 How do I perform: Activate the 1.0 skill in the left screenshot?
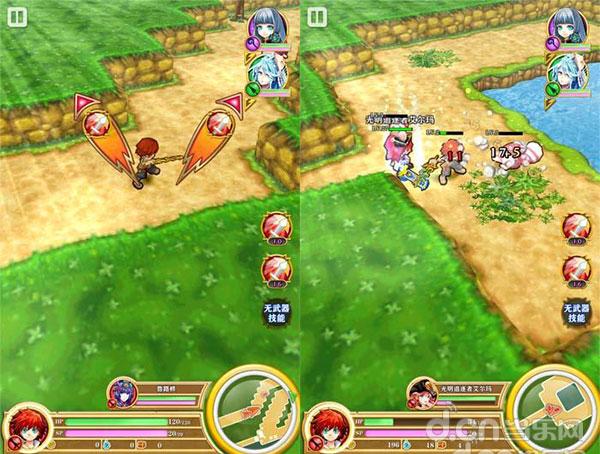tap(277, 227)
